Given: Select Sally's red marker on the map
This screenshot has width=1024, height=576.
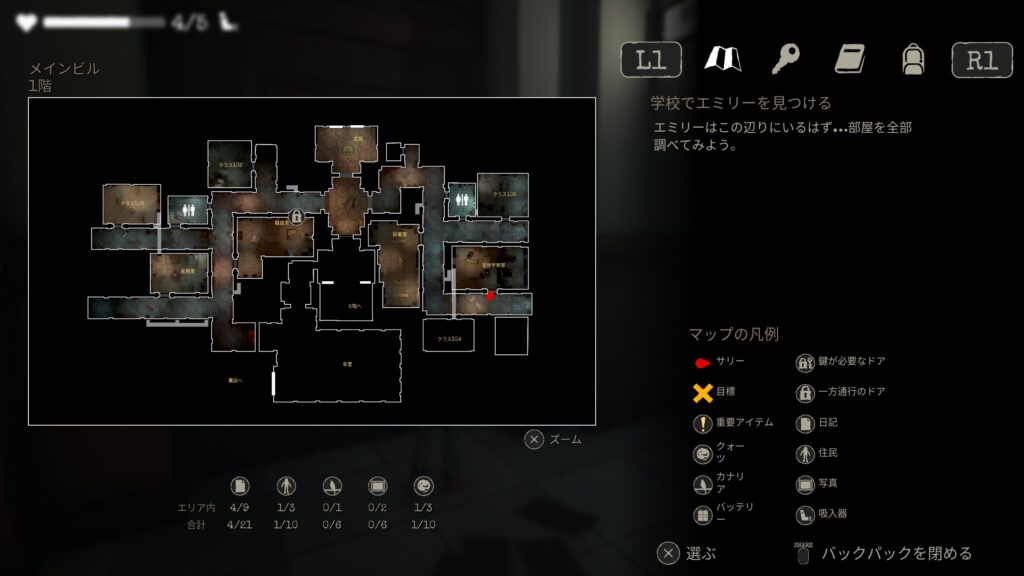Looking at the screenshot, I should point(490,296).
